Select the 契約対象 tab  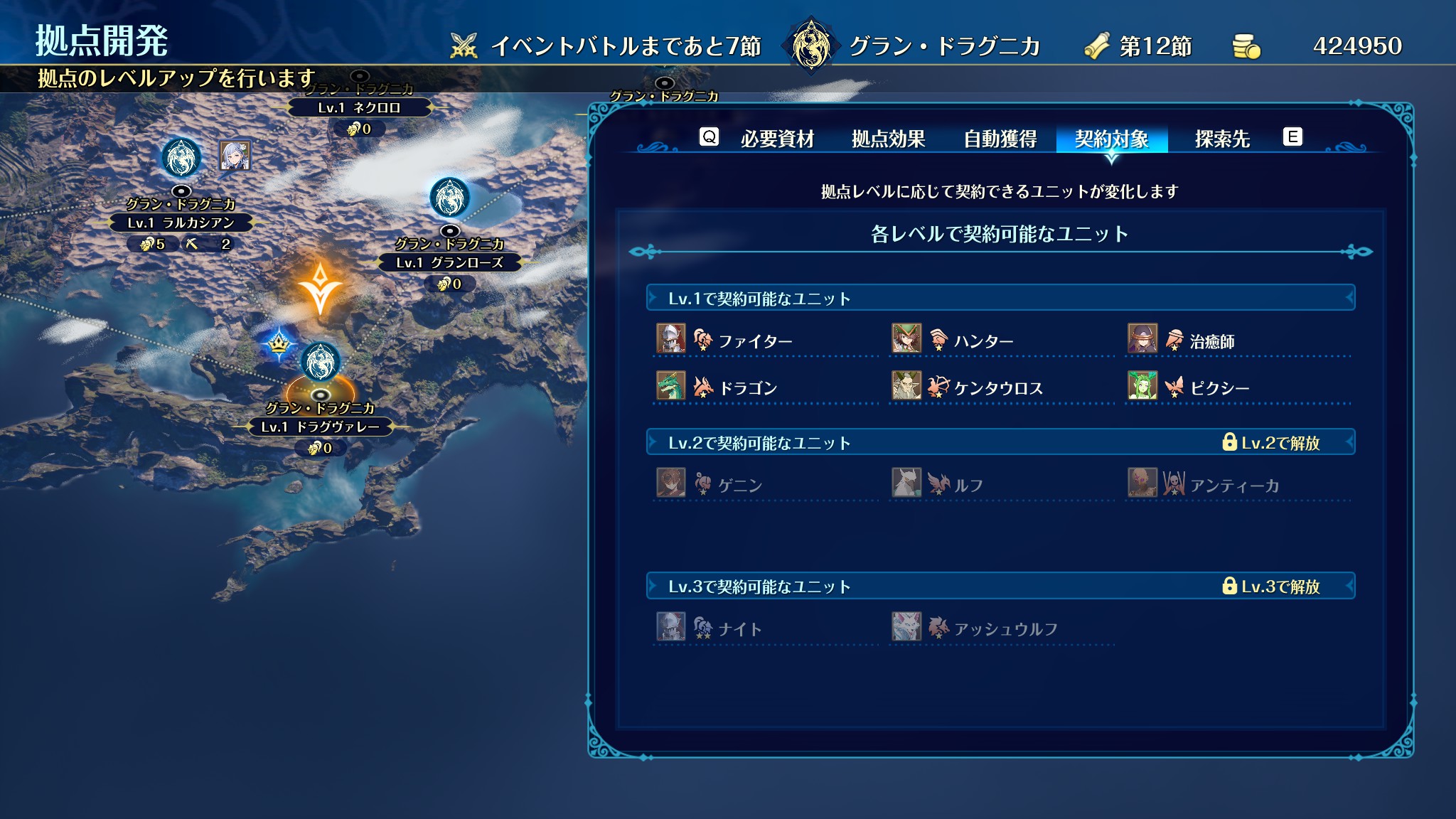click(1111, 139)
